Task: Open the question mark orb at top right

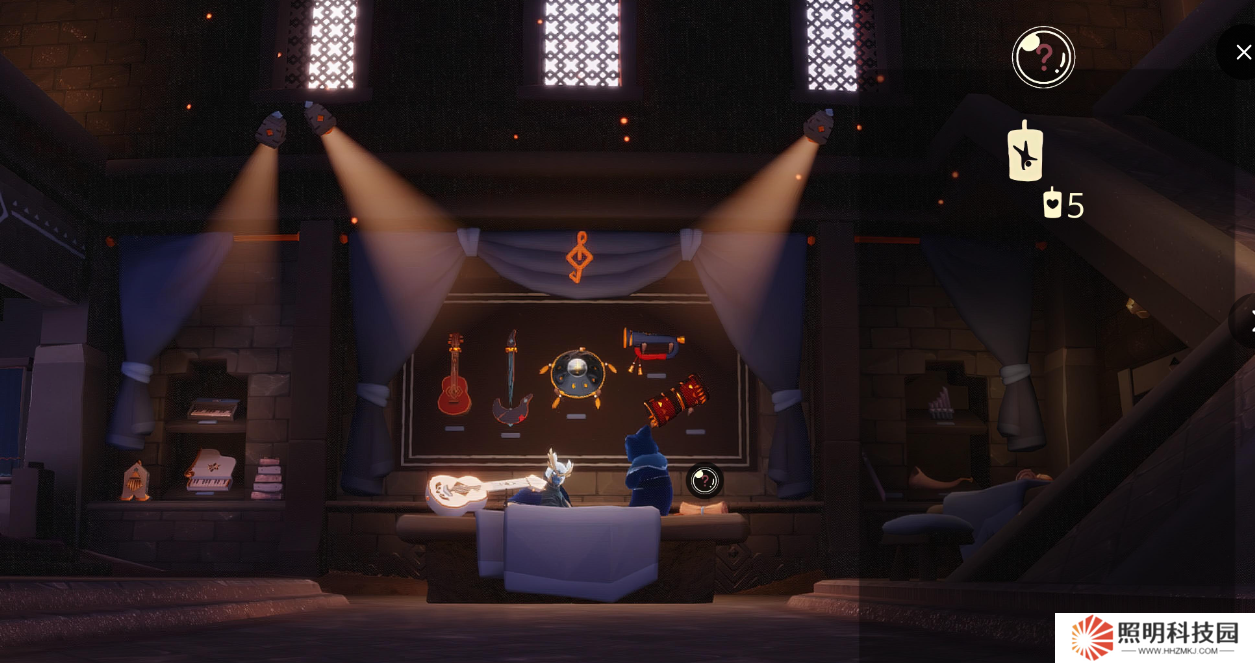Action: [x=1043, y=57]
